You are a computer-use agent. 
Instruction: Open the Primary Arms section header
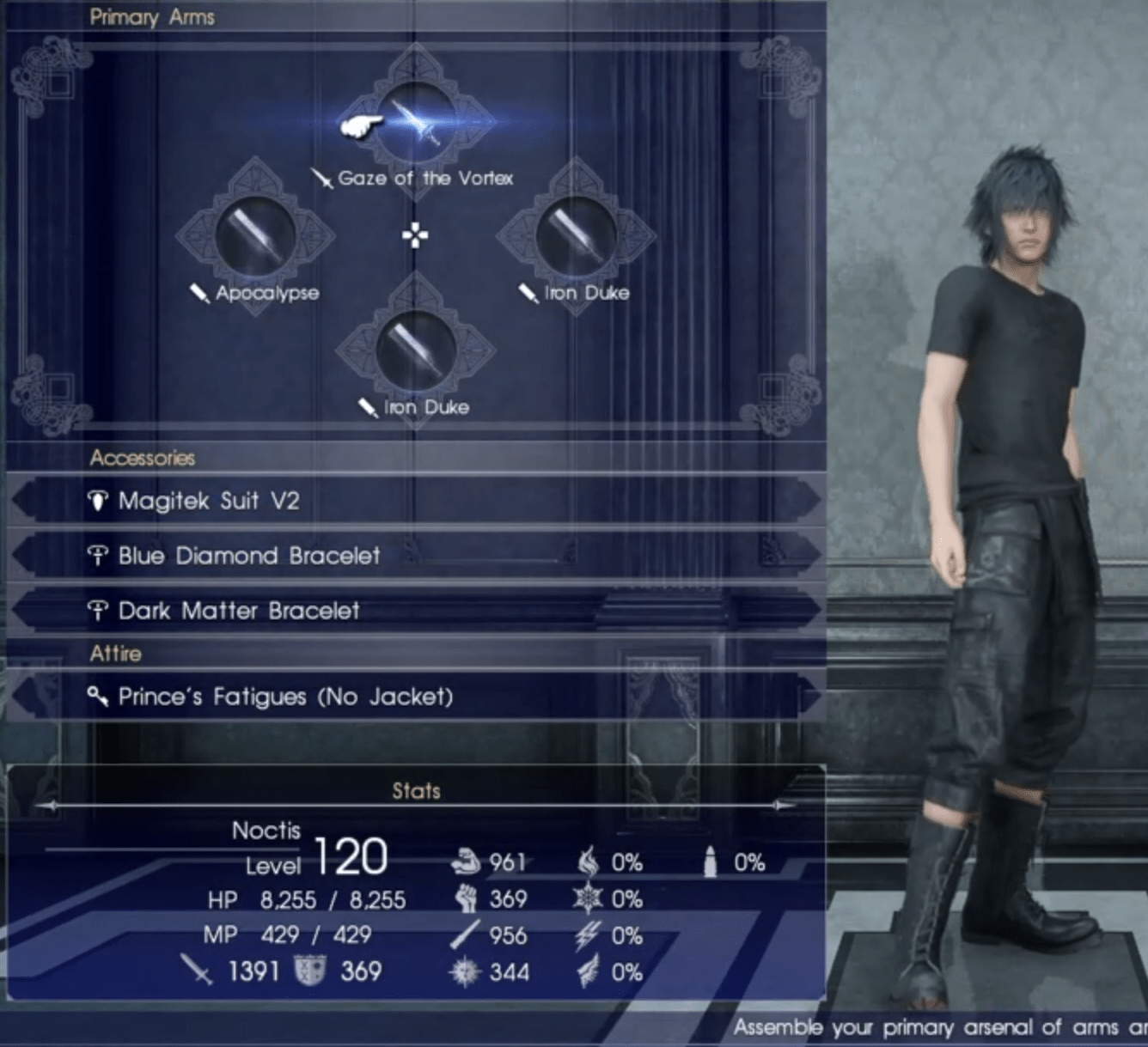[x=153, y=16]
